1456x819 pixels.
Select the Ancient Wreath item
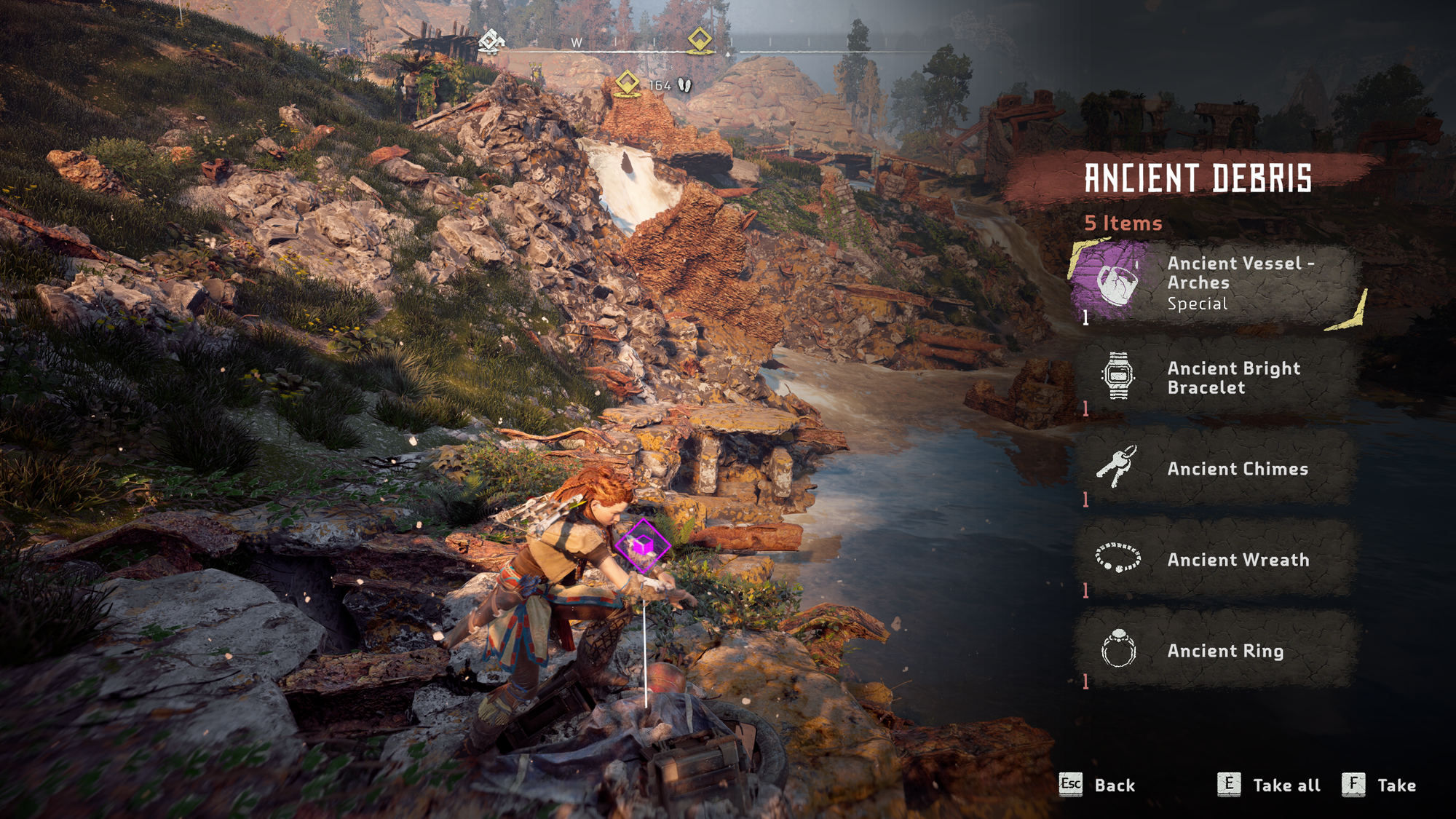coord(1216,559)
